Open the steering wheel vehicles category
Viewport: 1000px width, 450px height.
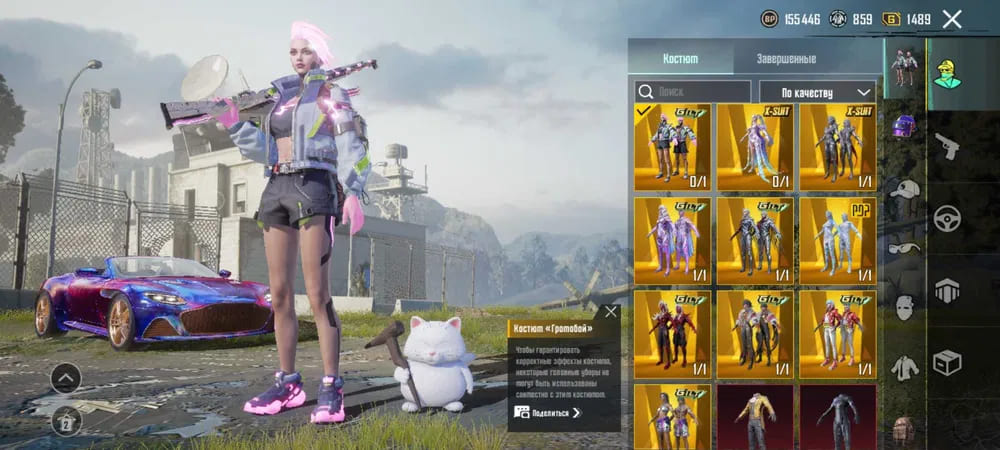[946, 219]
